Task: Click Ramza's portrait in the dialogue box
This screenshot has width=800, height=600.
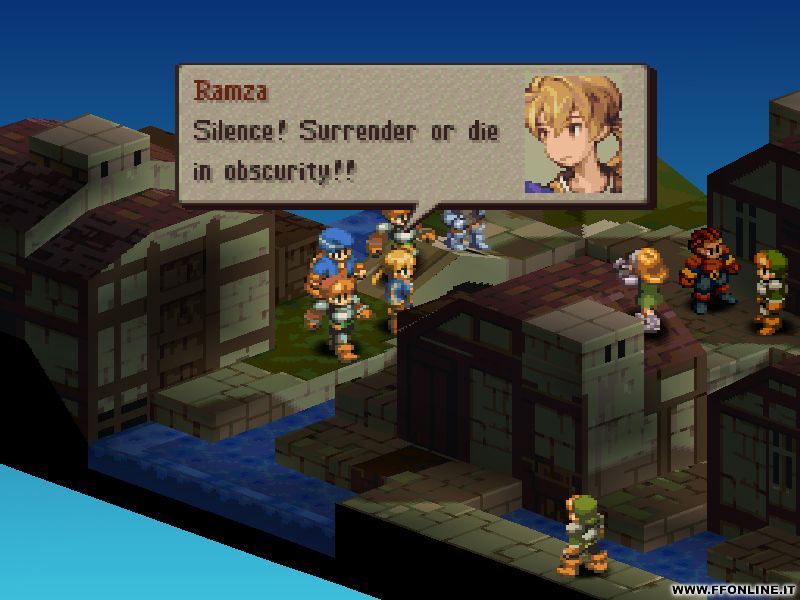Action: [574, 135]
